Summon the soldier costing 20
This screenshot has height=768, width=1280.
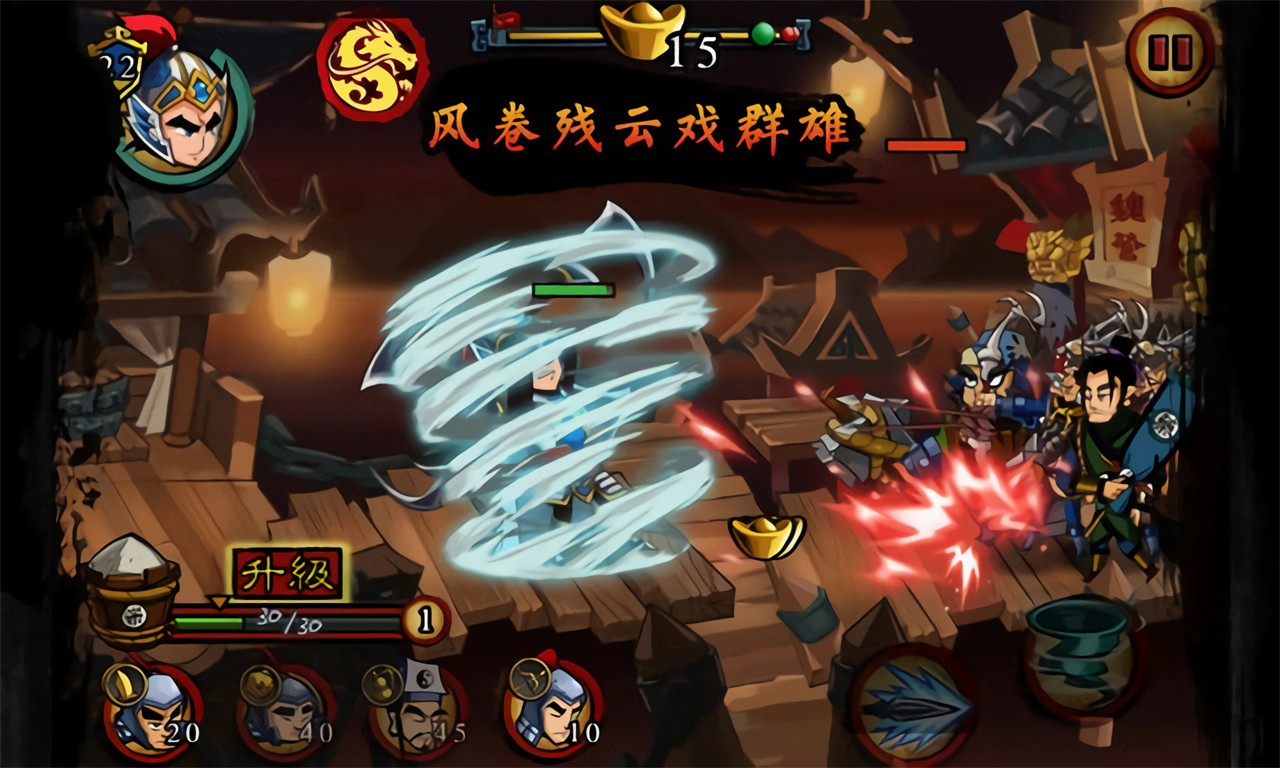(x=153, y=711)
